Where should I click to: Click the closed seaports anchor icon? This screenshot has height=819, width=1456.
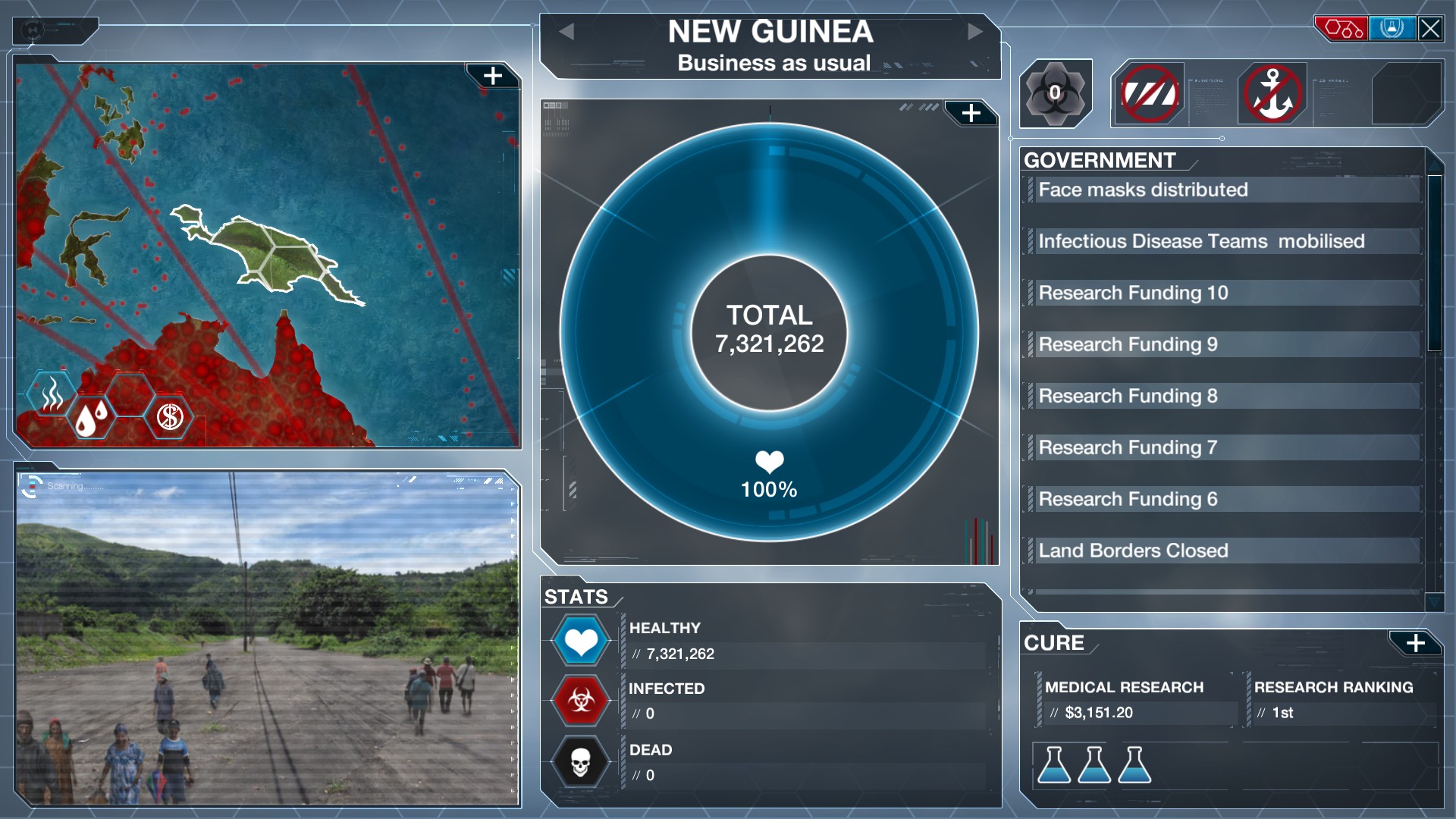(x=1272, y=94)
